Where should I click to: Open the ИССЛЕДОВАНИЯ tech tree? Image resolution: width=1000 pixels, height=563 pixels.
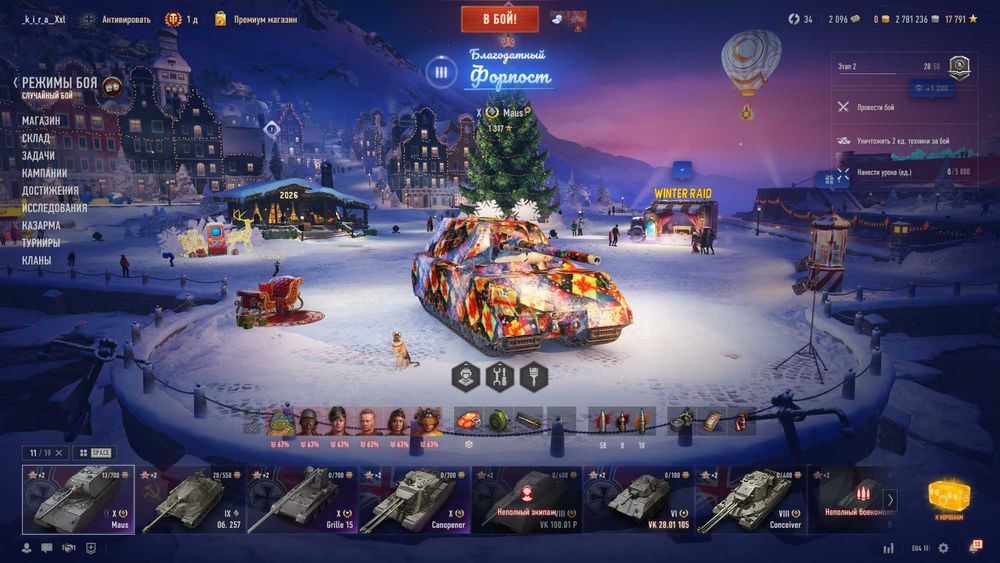54,208
